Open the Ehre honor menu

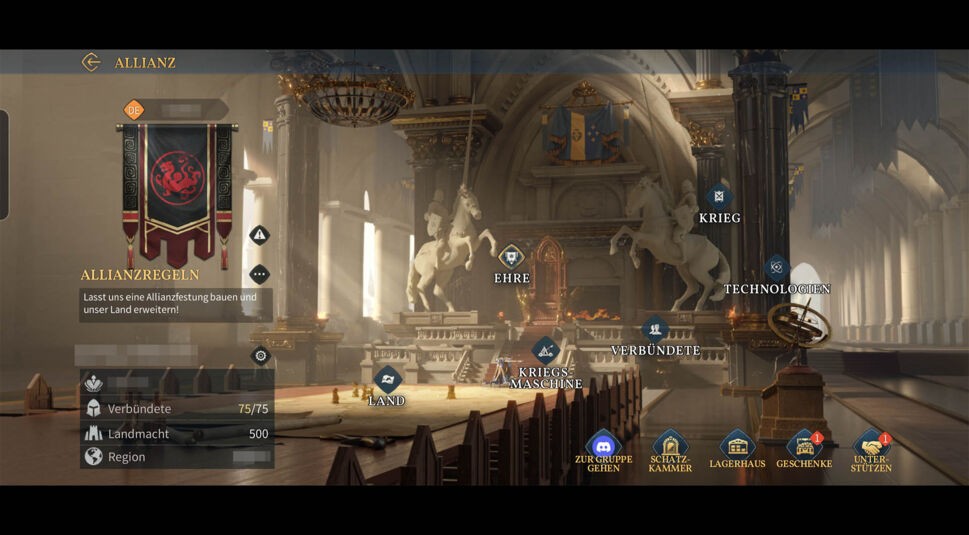511,257
